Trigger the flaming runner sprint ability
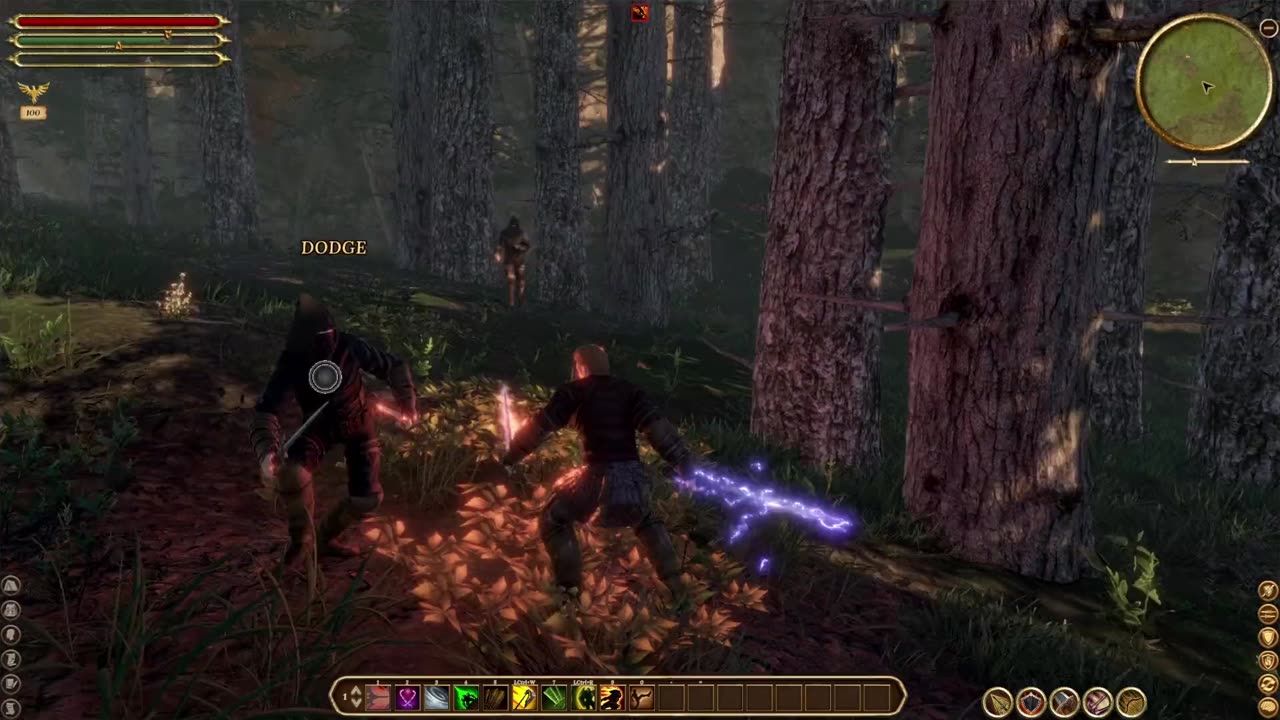This screenshot has height=720, width=1280. [612, 698]
